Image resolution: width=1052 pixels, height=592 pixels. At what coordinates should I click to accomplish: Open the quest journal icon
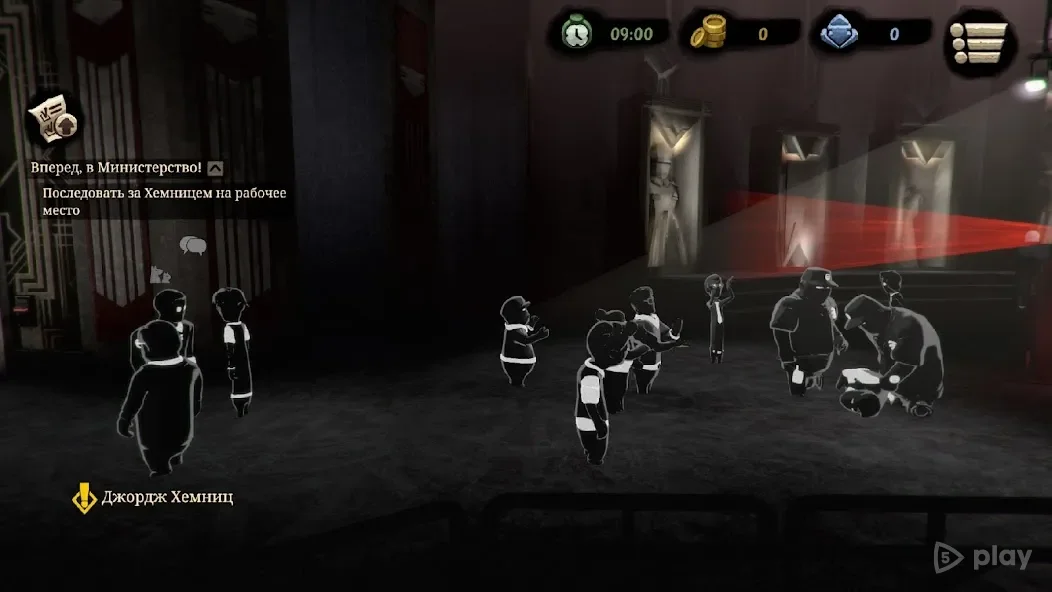pyautogui.click(x=52, y=120)
